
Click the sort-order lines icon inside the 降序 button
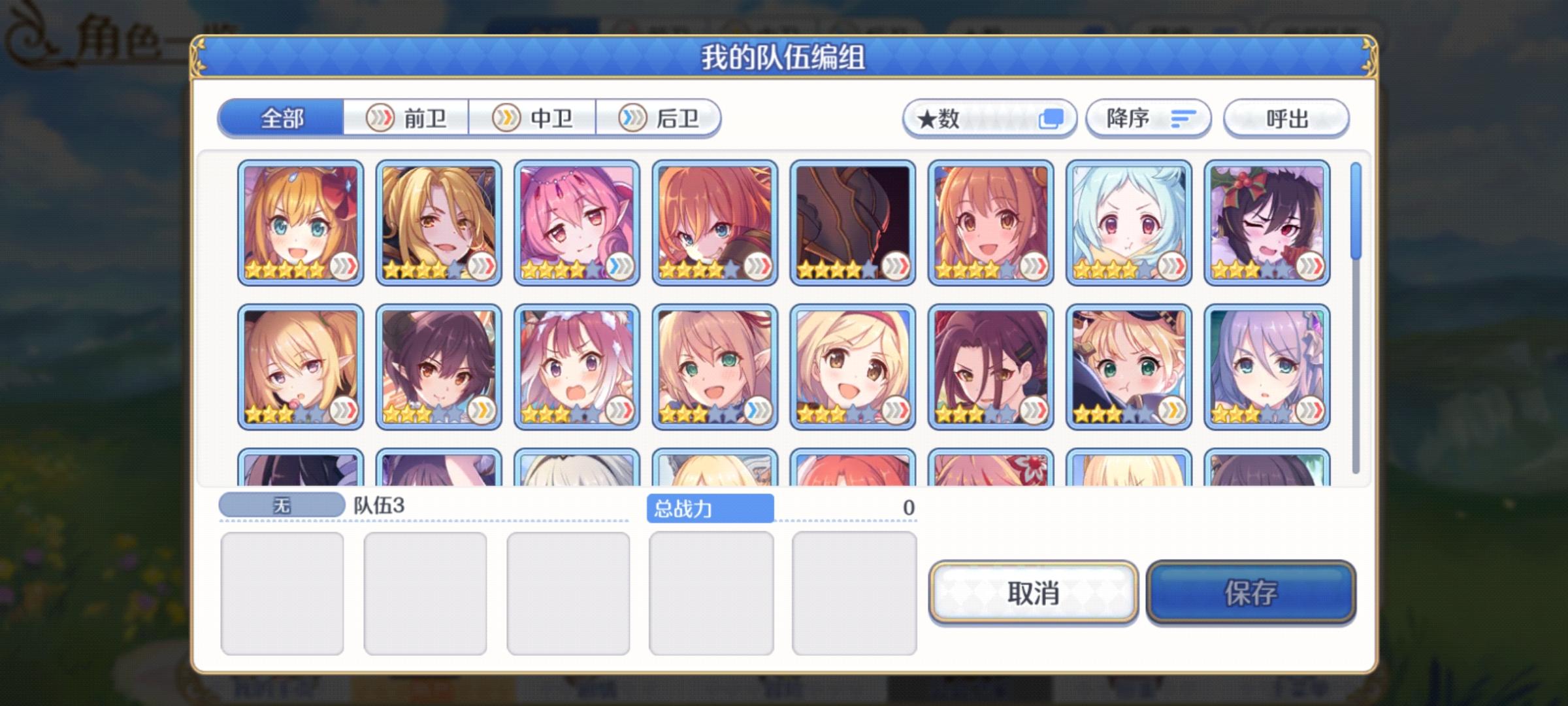click(x=1180, y=118)
